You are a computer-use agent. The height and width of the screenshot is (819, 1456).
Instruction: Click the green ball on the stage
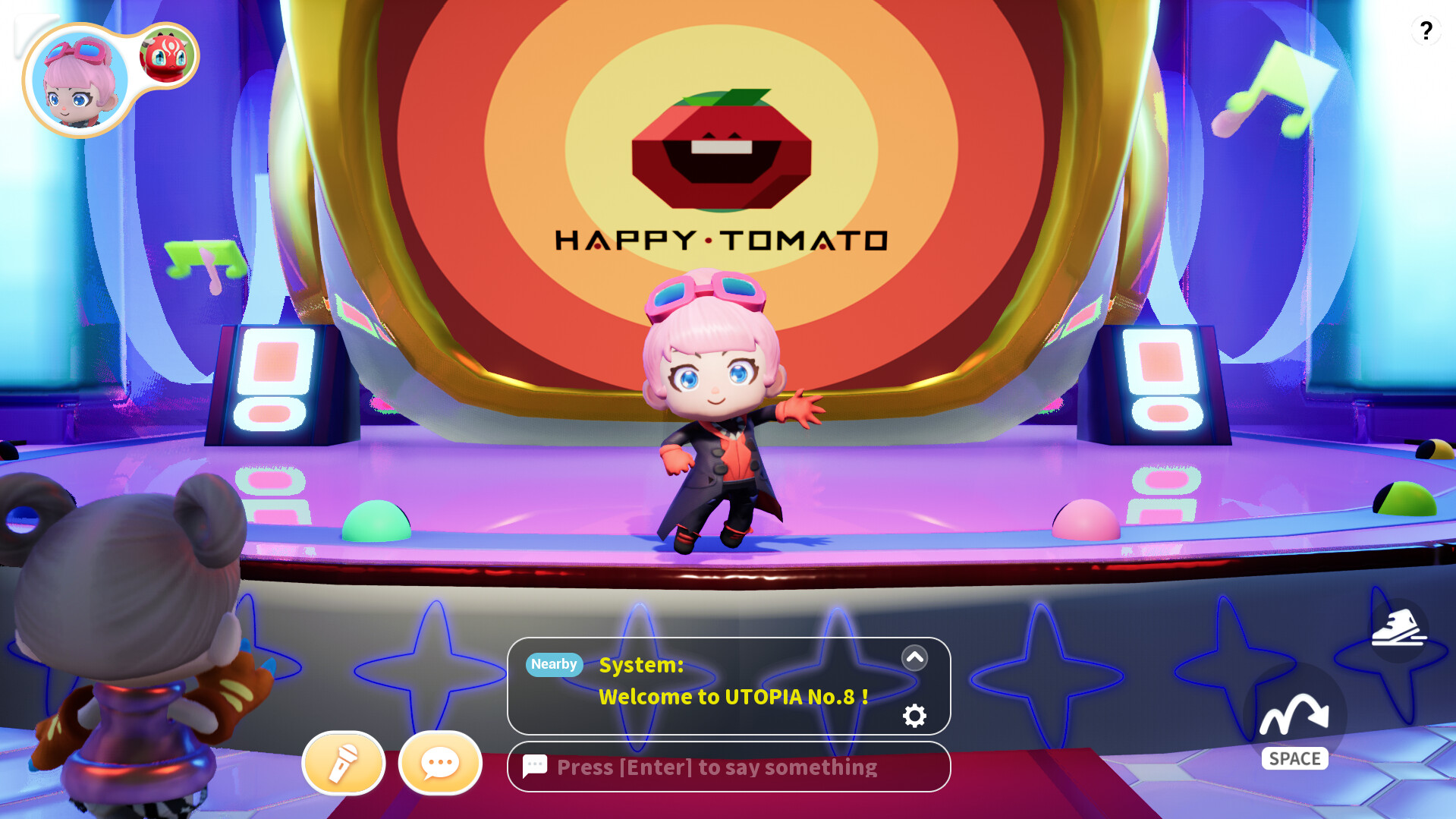(377, 520)
